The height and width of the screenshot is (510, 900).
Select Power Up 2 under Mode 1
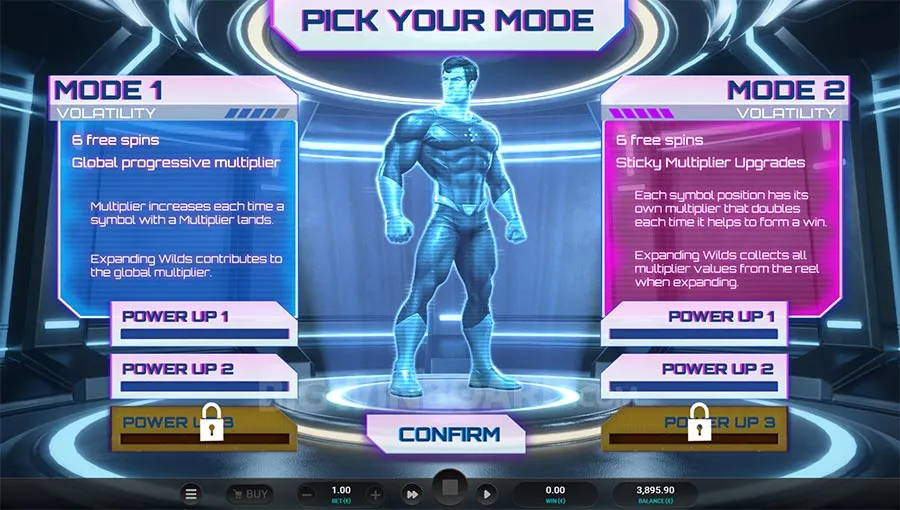[203, 376]
